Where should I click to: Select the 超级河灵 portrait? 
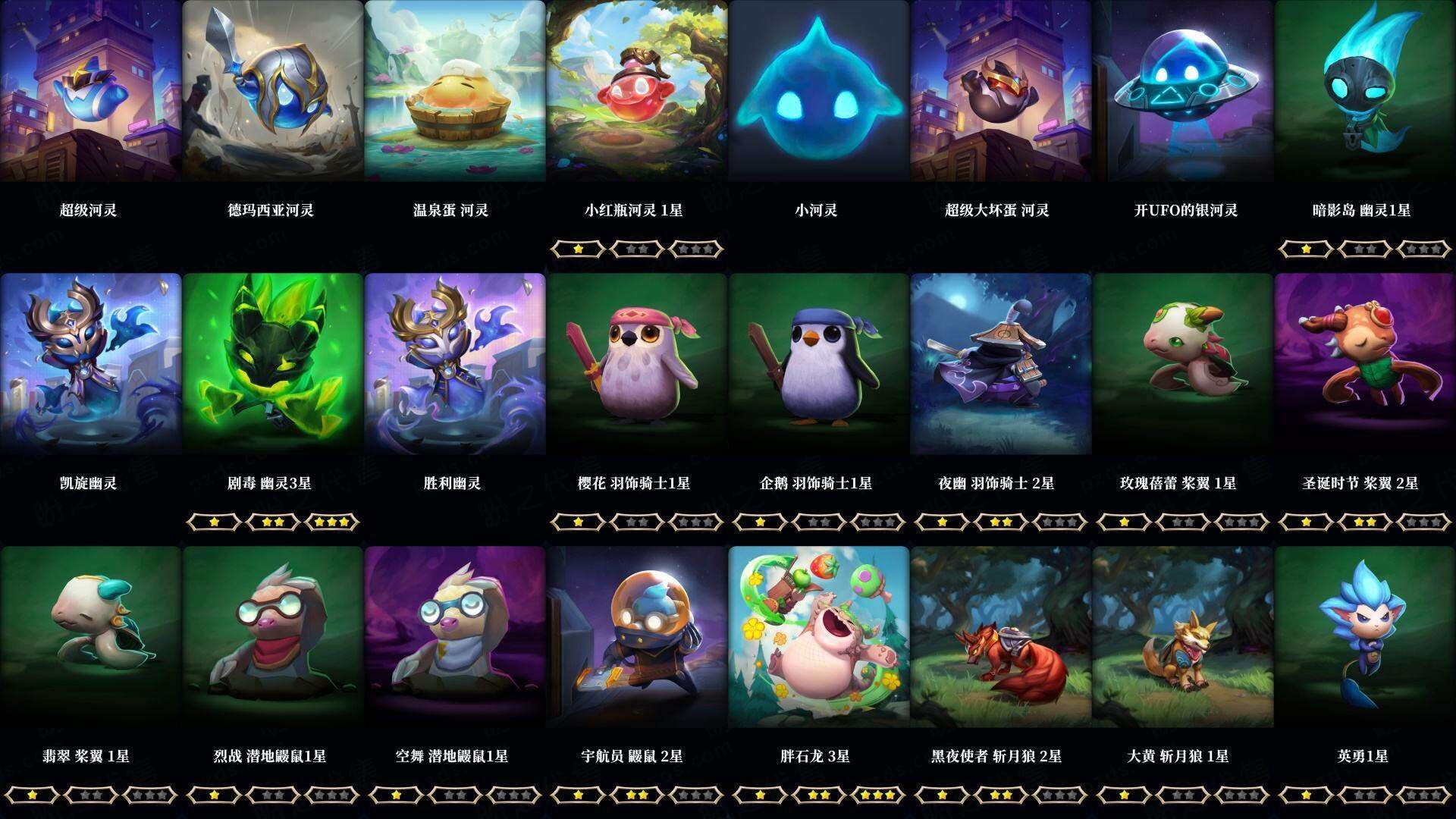point(91,91)
